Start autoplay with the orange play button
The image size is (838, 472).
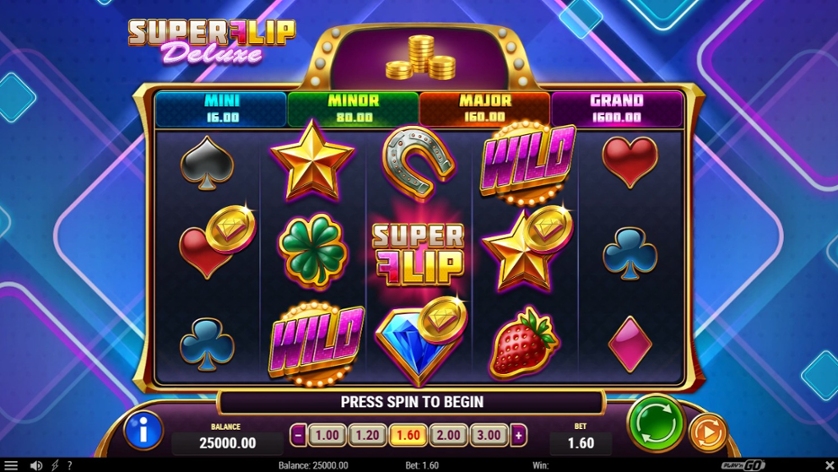coord(708,432)
